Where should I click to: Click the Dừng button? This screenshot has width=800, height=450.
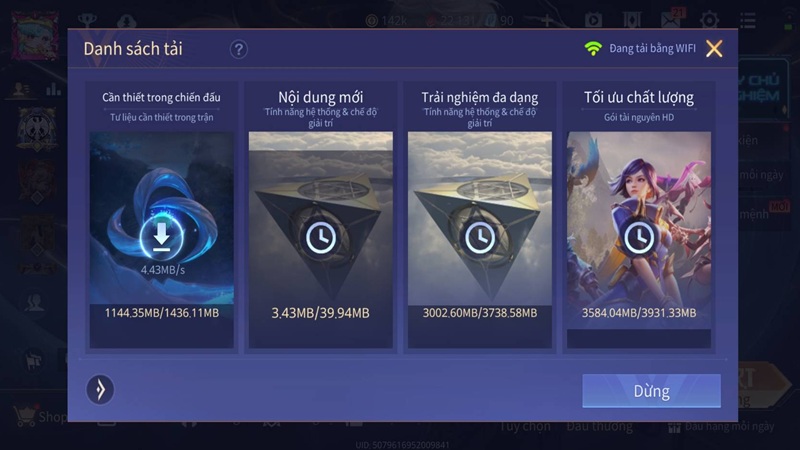pos(651,391)
